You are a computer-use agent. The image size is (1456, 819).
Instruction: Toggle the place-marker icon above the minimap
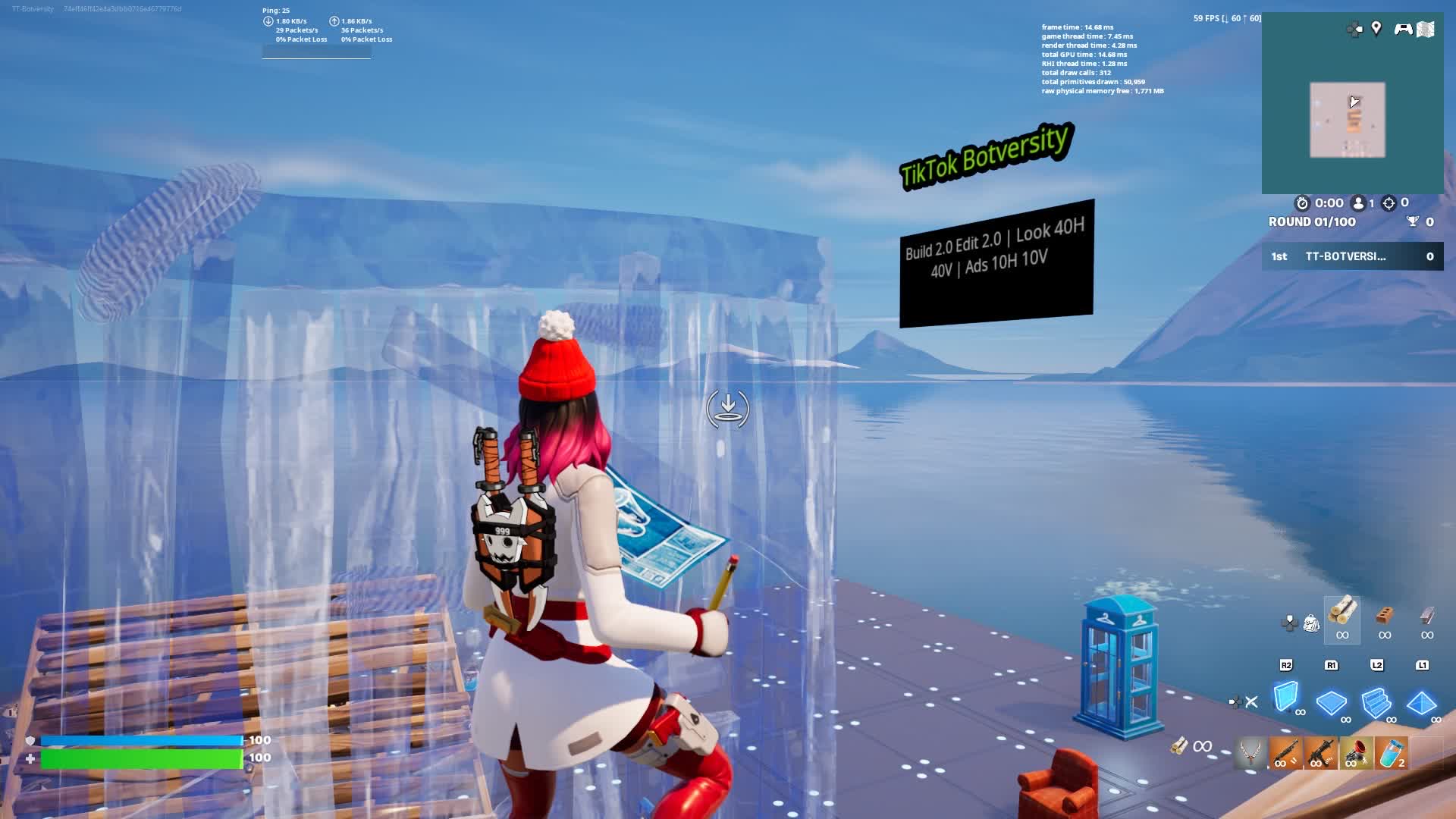pyautogui.click(x=1376, y=27)
